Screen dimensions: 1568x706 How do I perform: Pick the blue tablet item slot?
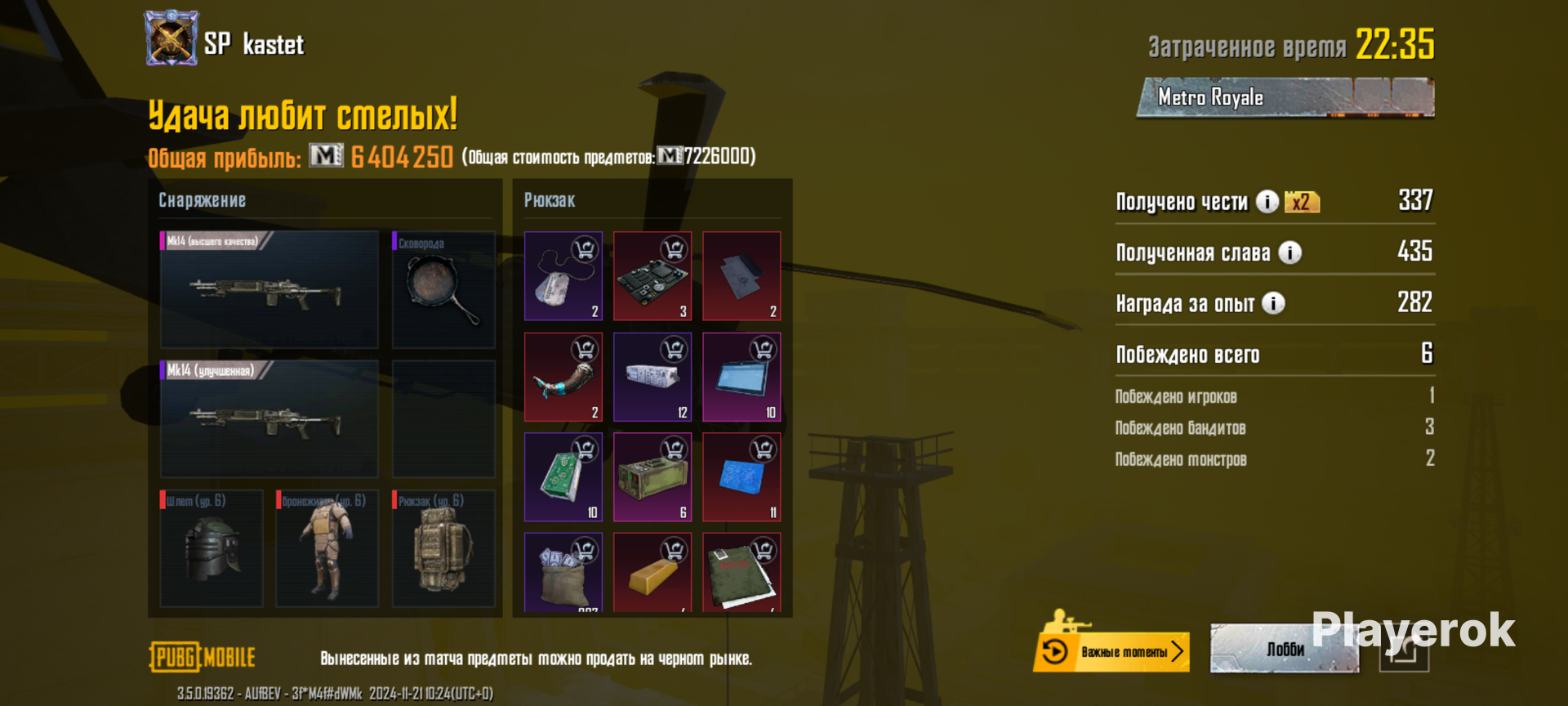[x=741, y=376]
